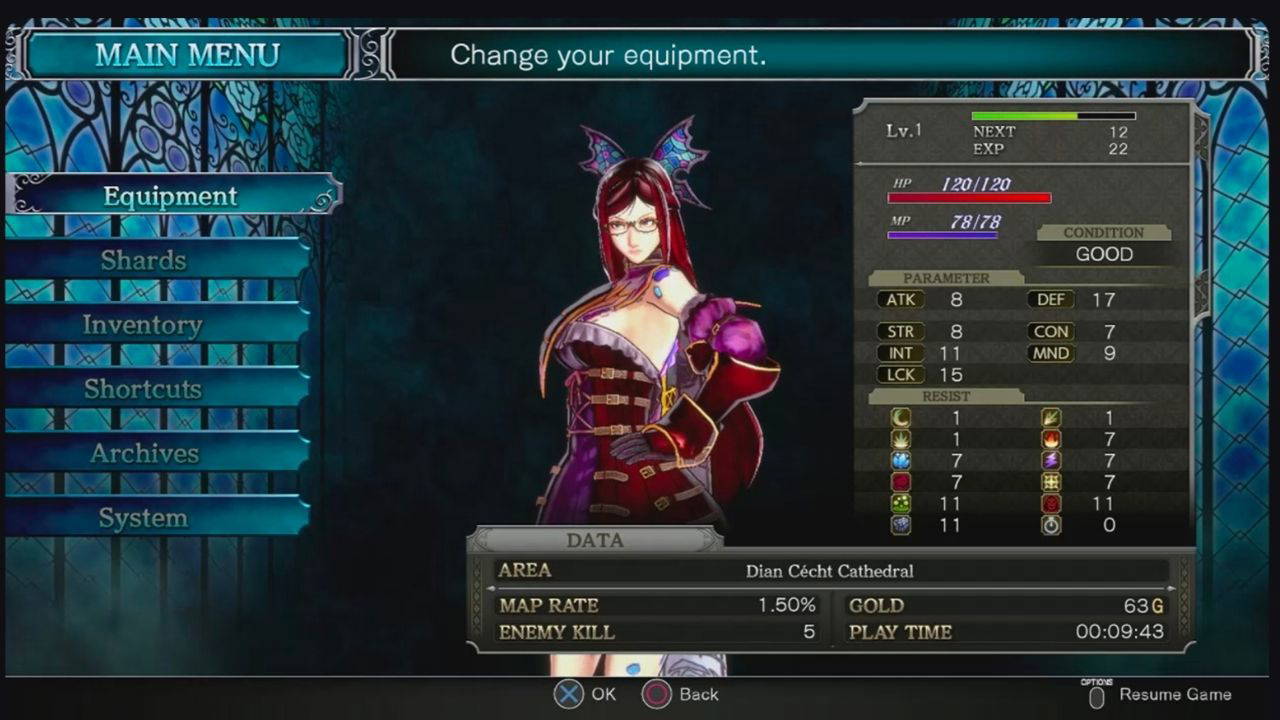The height and width of the screenshot is (720, 1280).
Task: Choose the Shortcuts option
Action: (x=143, y=389)
